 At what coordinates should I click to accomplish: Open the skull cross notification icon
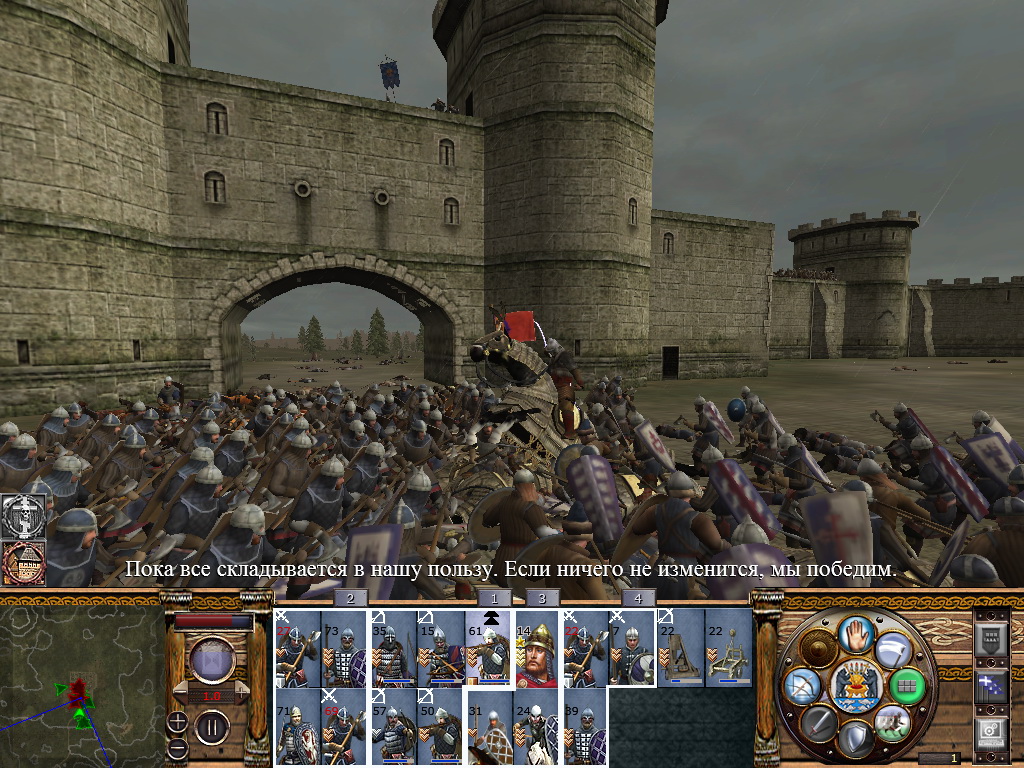[20, 514]
